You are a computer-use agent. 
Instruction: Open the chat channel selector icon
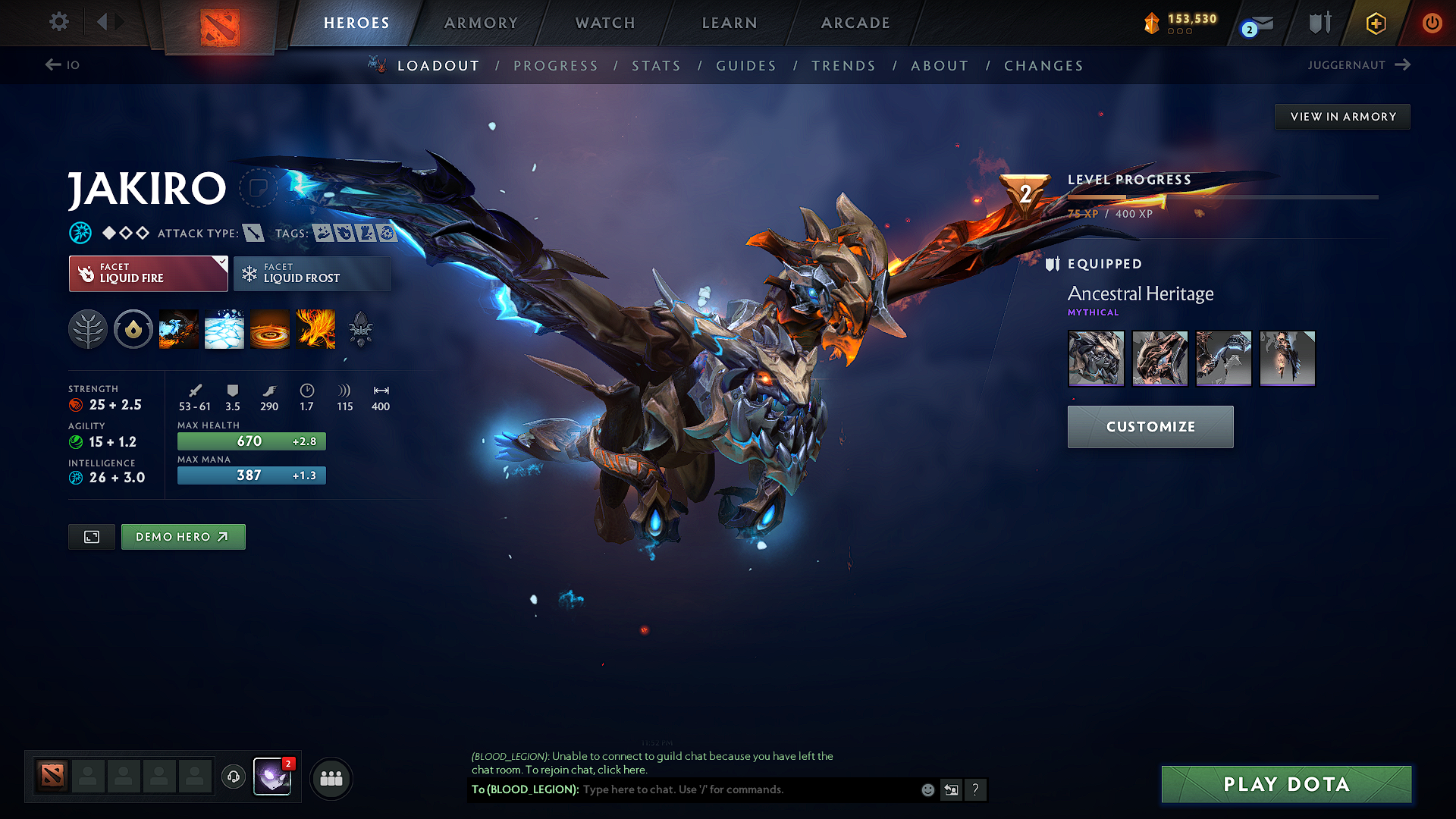tap(952, 789)
